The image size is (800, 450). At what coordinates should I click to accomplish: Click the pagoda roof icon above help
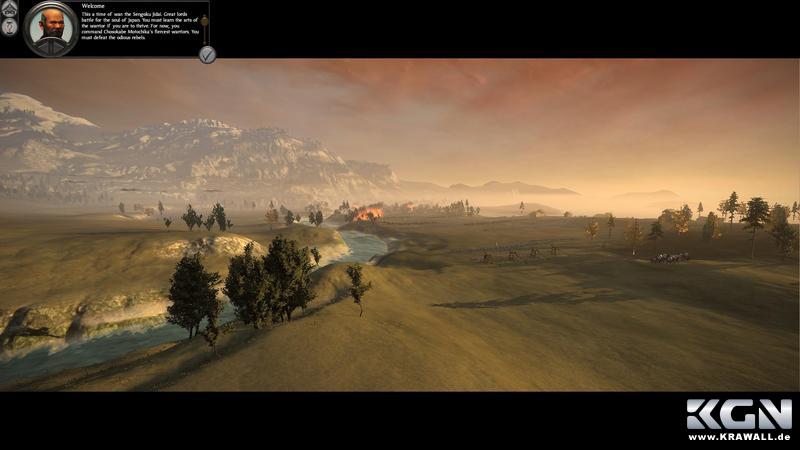(10, 8)
